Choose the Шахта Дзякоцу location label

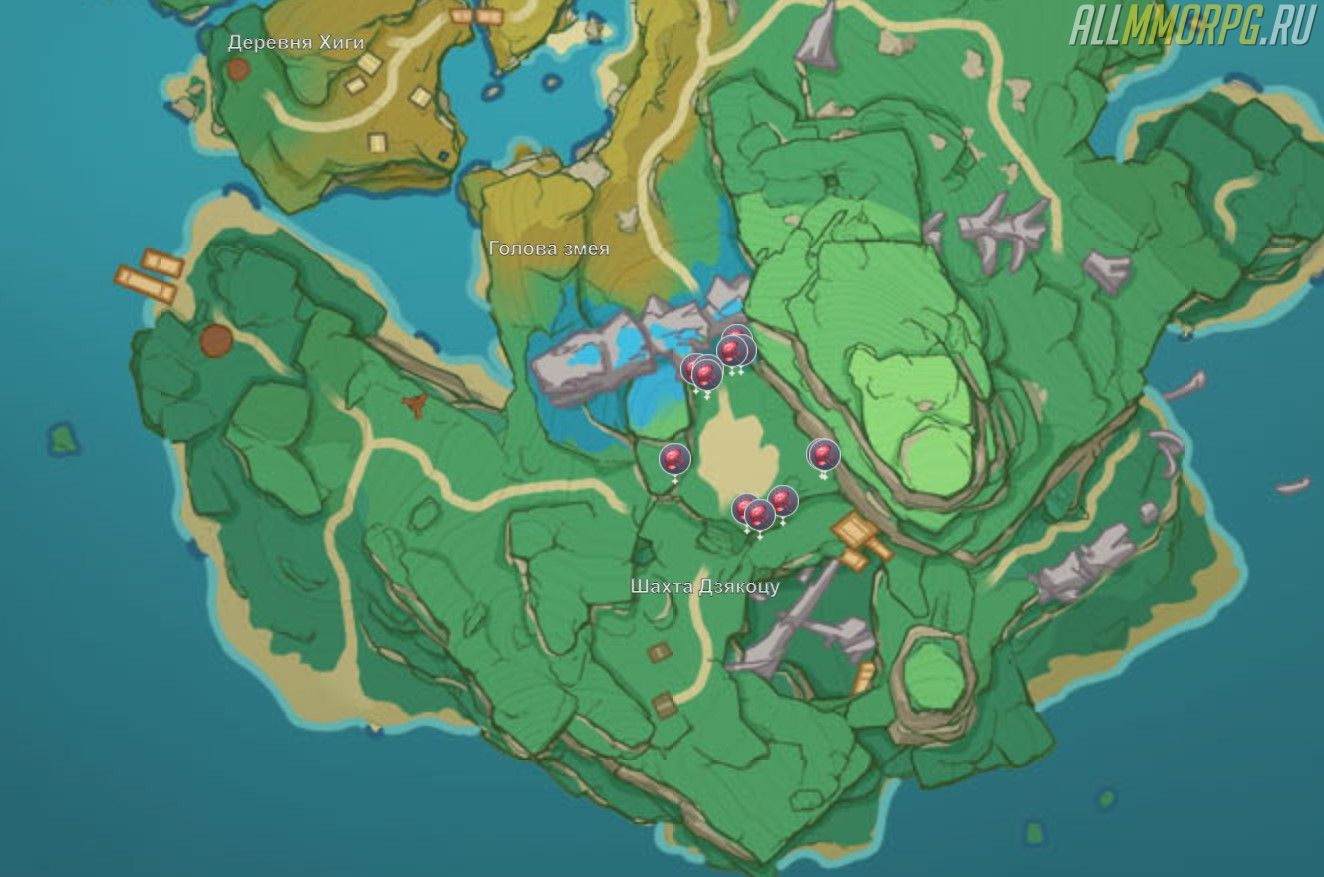705,586
